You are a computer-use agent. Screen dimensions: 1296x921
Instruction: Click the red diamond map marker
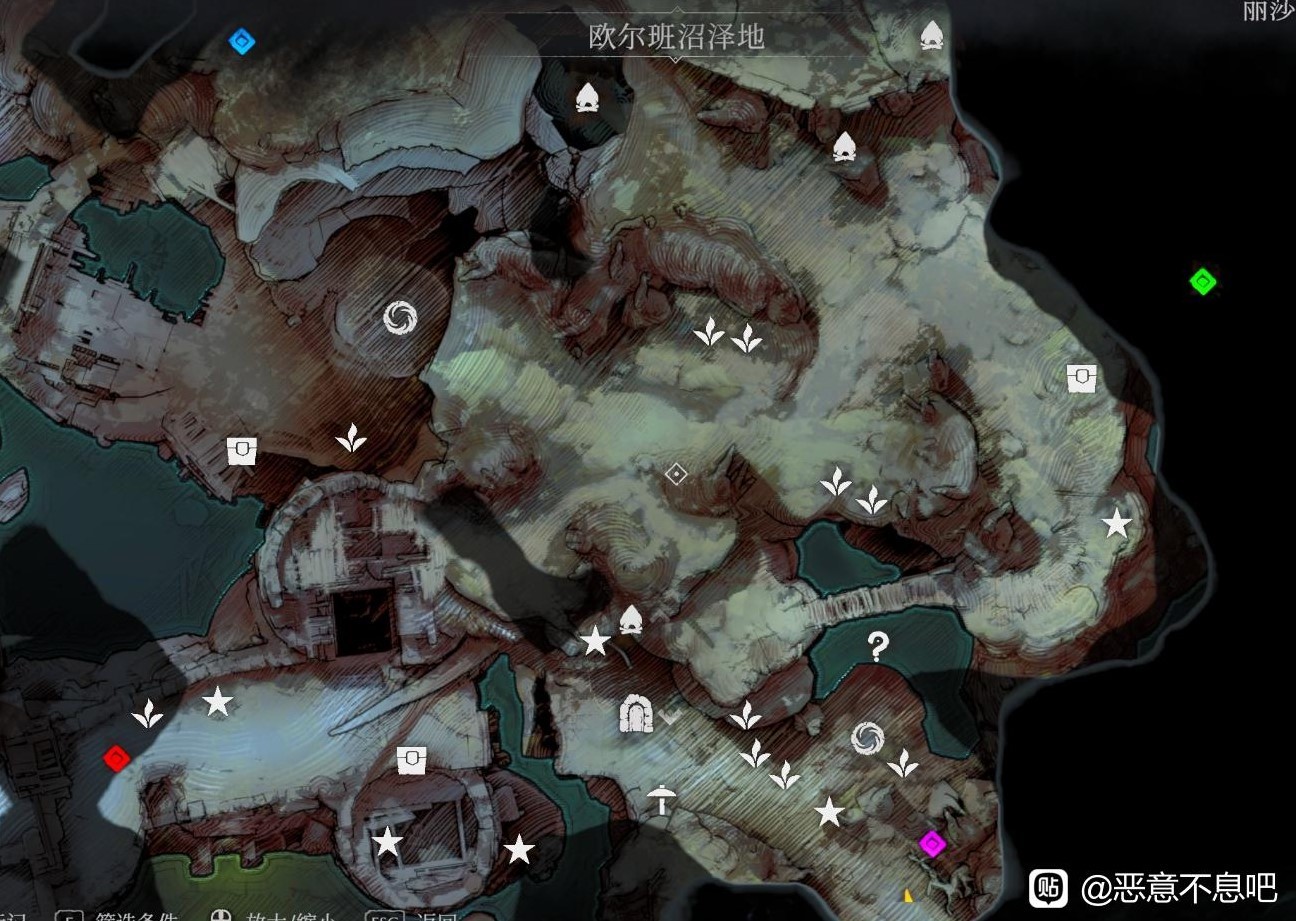coord(116,759)
